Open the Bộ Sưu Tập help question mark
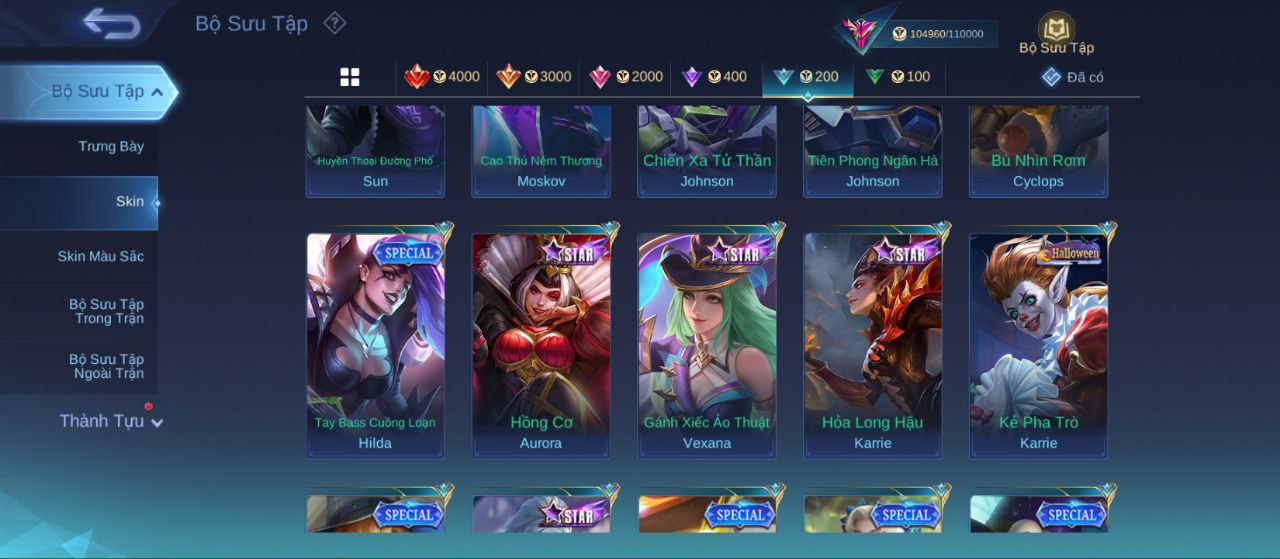 click(x=335, y=23)
